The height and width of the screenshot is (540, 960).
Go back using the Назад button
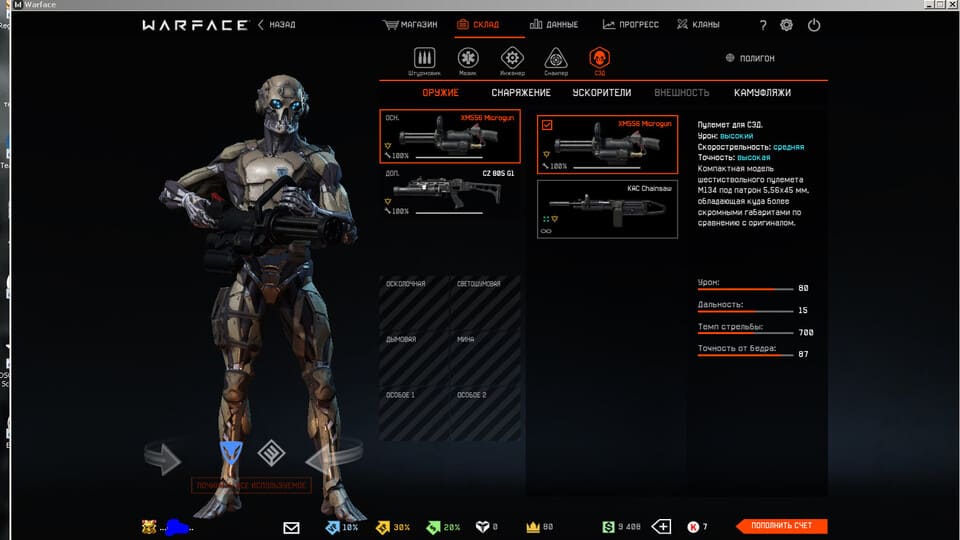[x=277, y=24]
